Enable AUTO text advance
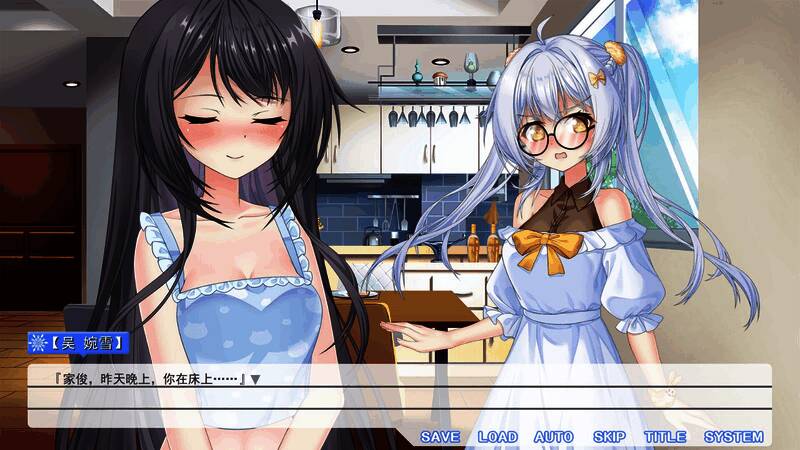This screenshot has width=800, height=450. pos(553,437)
